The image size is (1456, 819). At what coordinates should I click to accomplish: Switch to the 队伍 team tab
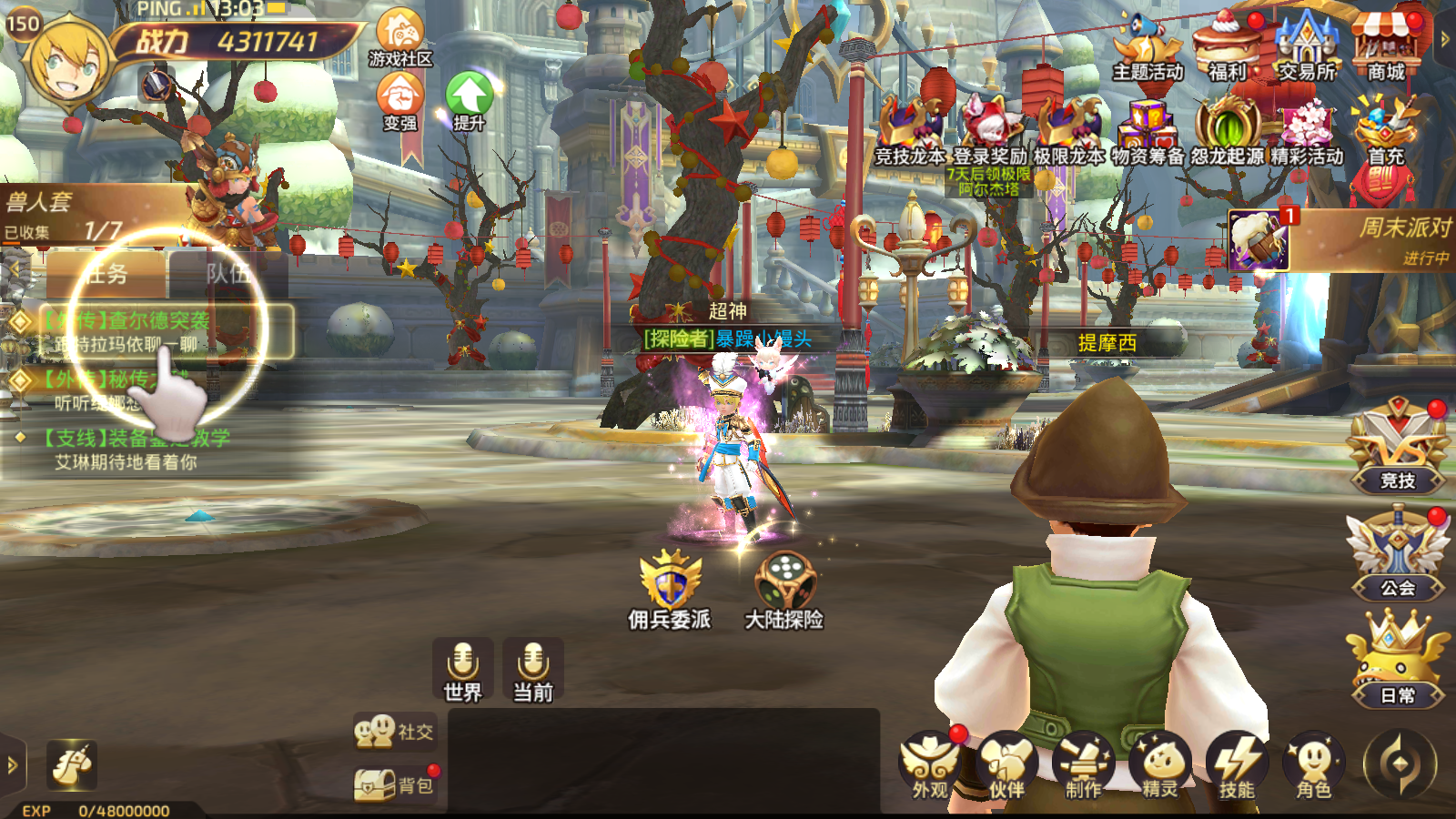tap(227, 273)
